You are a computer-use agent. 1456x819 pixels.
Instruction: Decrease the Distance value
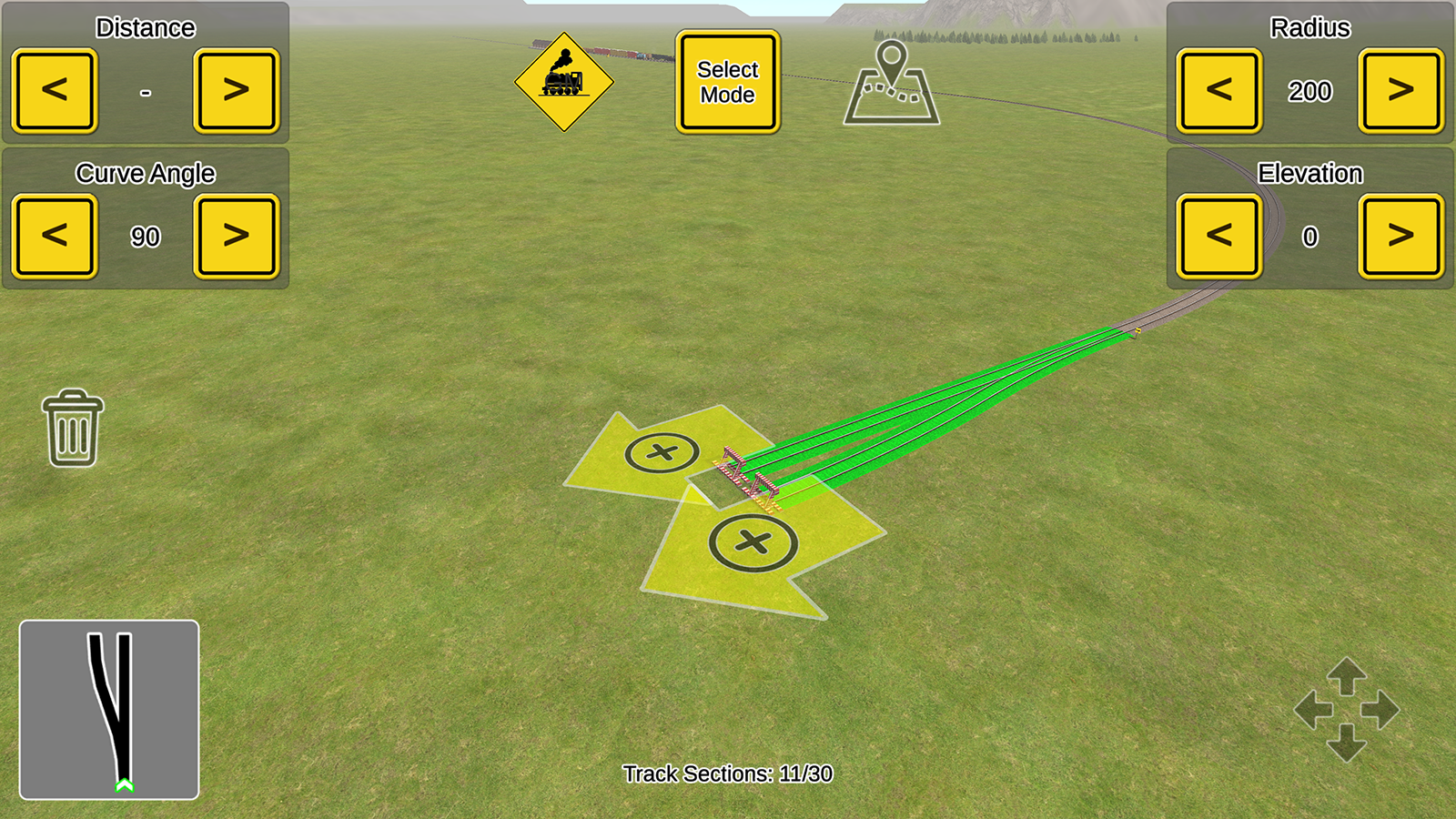[x=54, y=90]
